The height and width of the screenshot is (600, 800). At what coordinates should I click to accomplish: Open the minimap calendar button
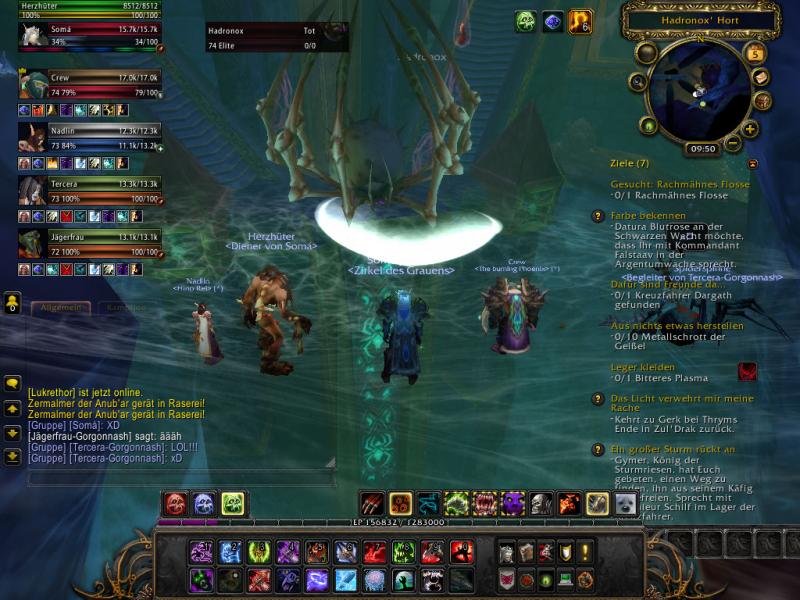[x=755, y=53]
